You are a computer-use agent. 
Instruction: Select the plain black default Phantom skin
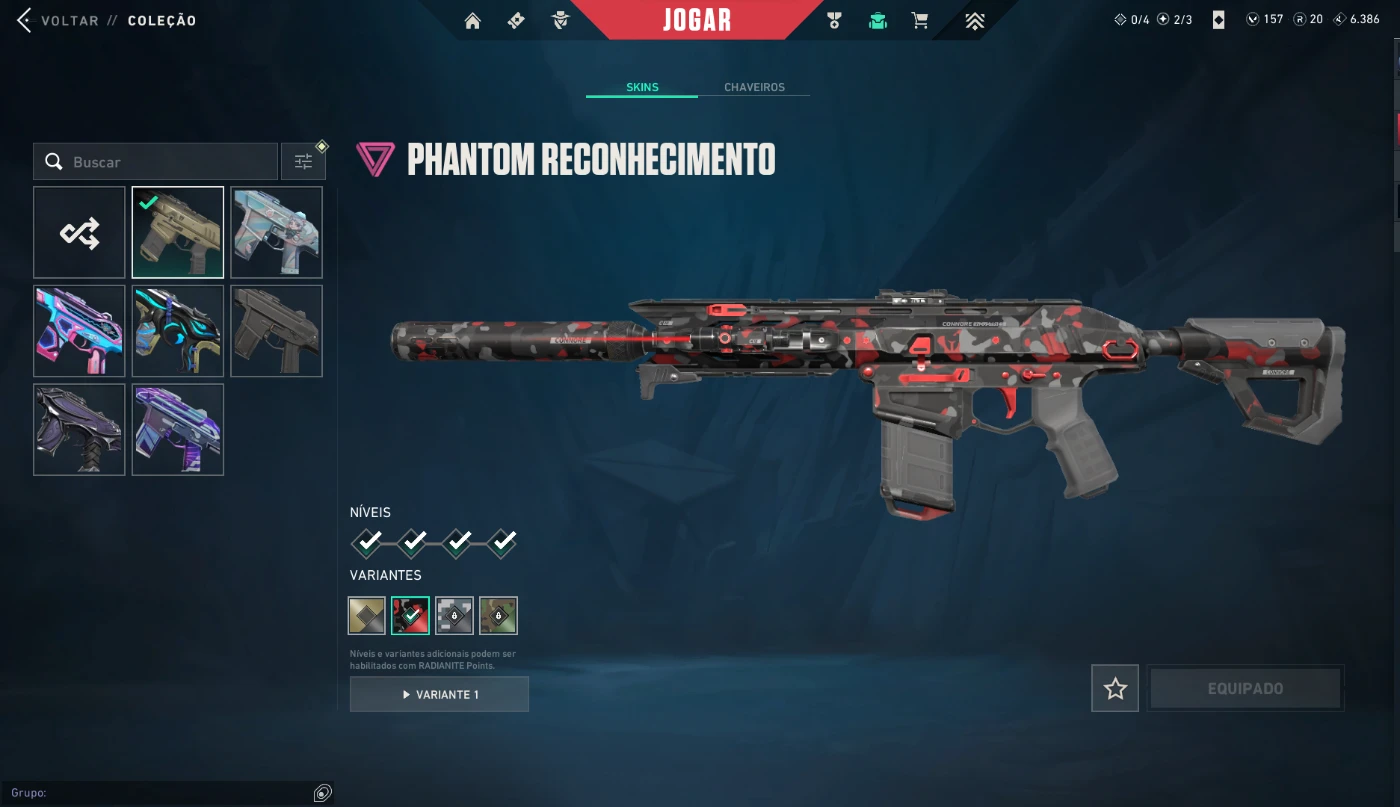click(x=276, y=331)
